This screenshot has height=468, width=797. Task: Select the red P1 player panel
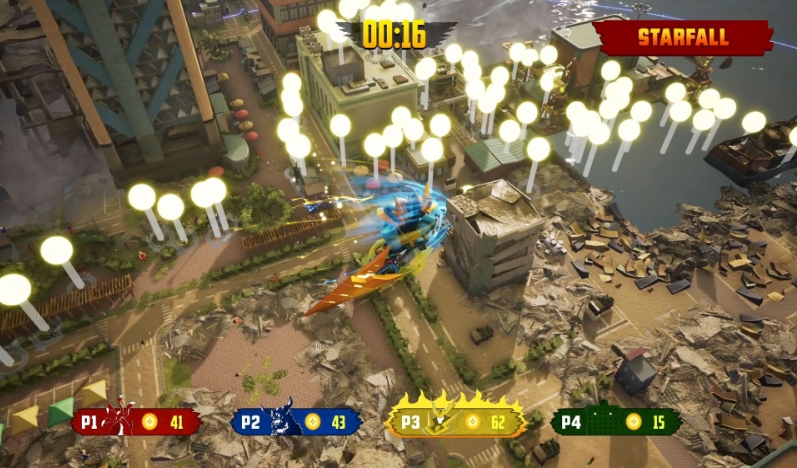coord(136,422)
